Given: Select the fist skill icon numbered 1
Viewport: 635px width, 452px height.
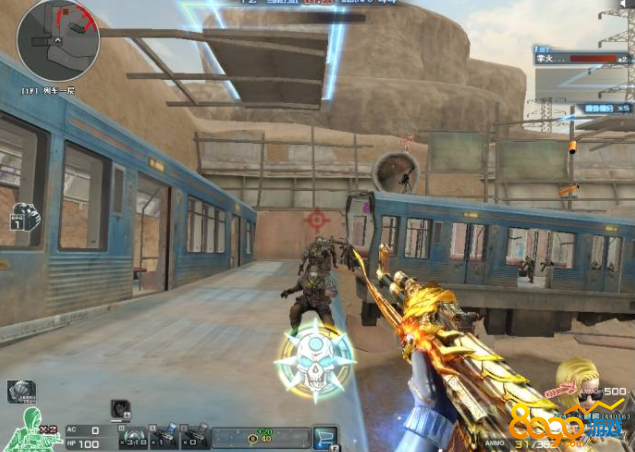Looking at the screenshot, I should pos(25,216).
